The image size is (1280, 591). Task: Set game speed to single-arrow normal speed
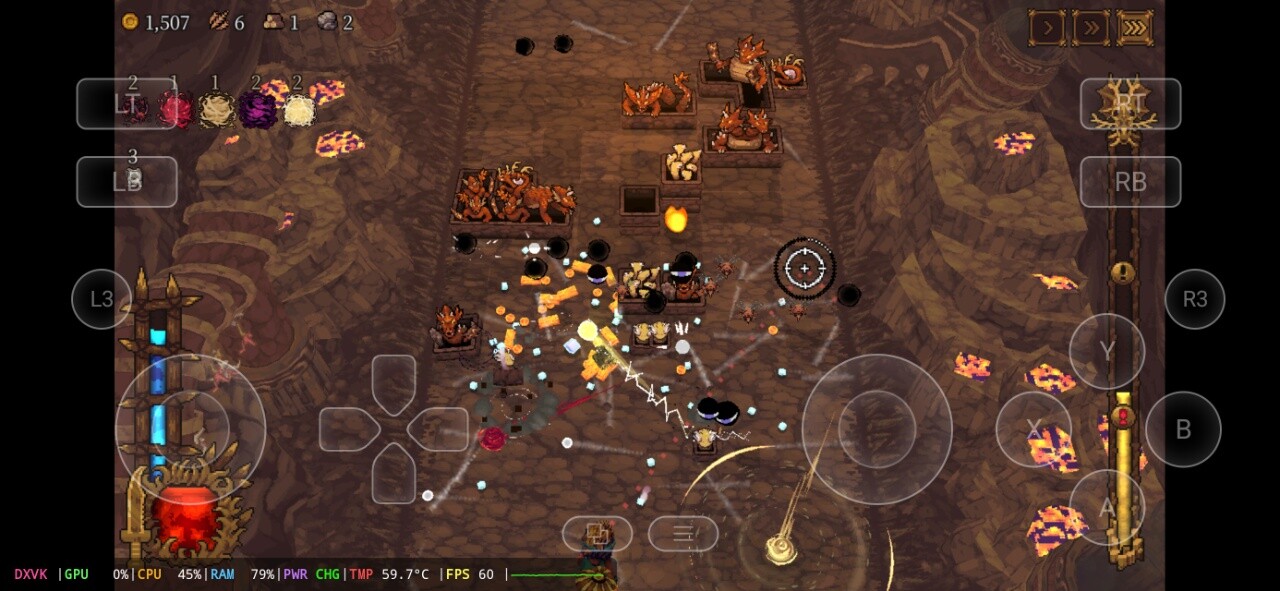[x=1047, y=28]
